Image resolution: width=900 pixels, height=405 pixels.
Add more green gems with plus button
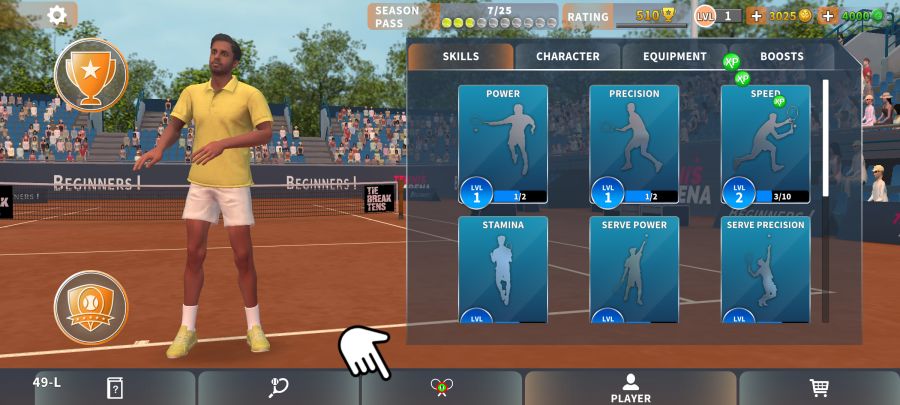828,16
